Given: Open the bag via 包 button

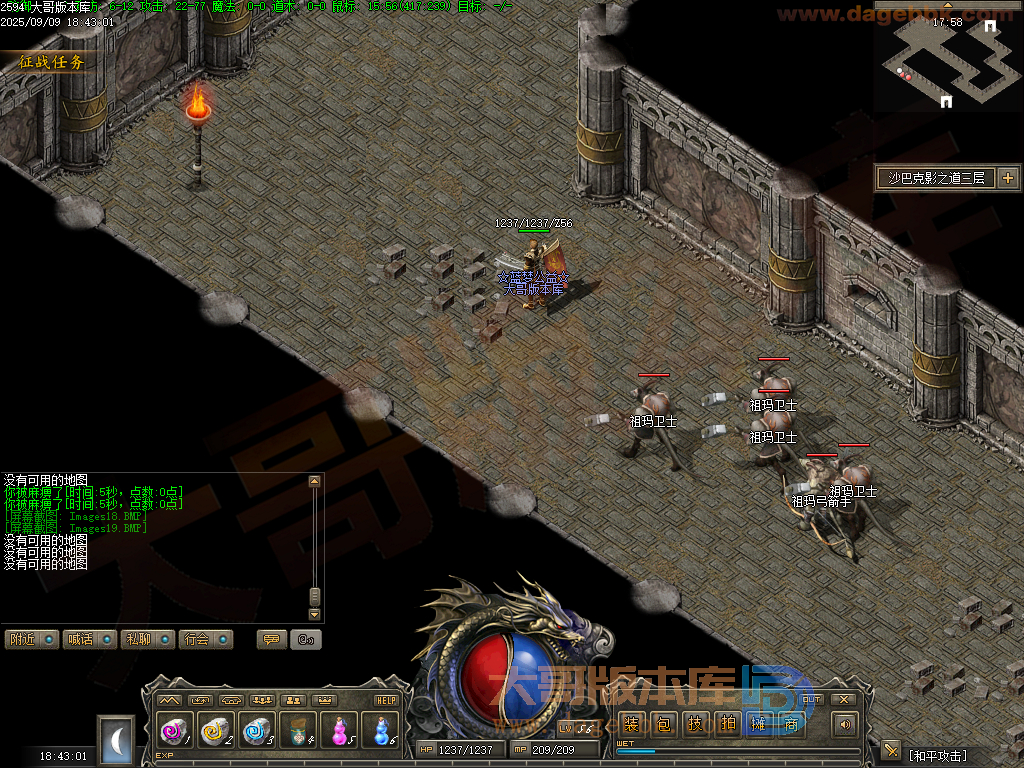Looking at the screenshot, I should pyautogui.click(x=663, y=724).
